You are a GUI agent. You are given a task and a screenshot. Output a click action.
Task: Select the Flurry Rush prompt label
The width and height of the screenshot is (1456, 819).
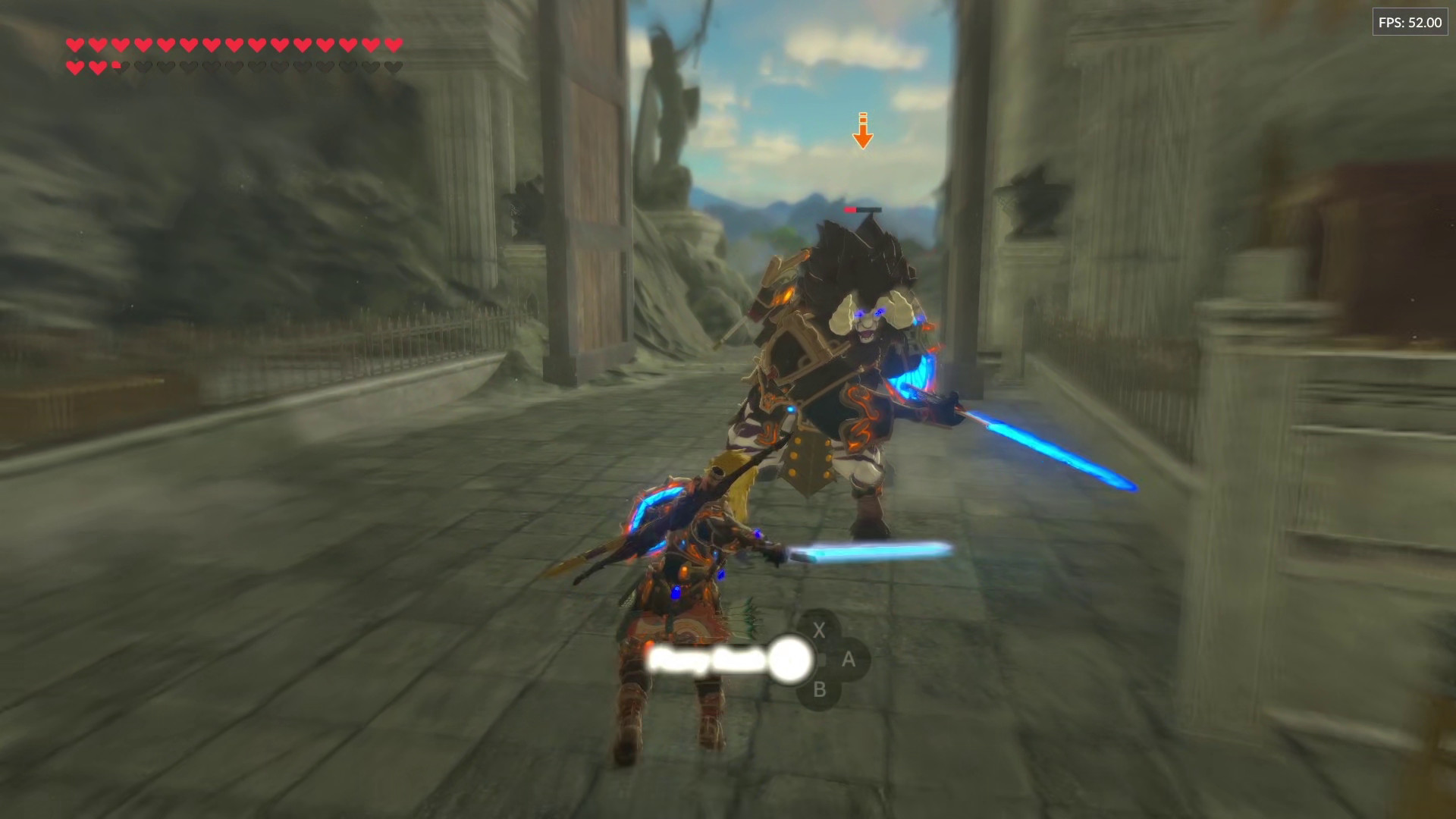(705, 660)
